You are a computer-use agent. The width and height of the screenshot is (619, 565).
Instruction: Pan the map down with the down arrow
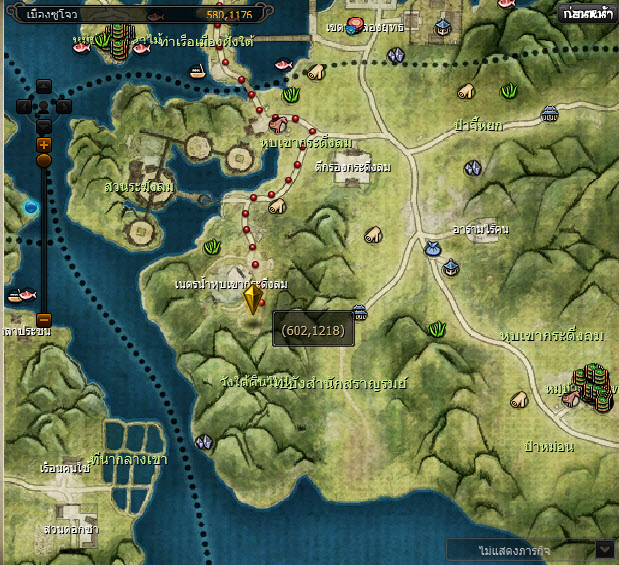(44, 125)
